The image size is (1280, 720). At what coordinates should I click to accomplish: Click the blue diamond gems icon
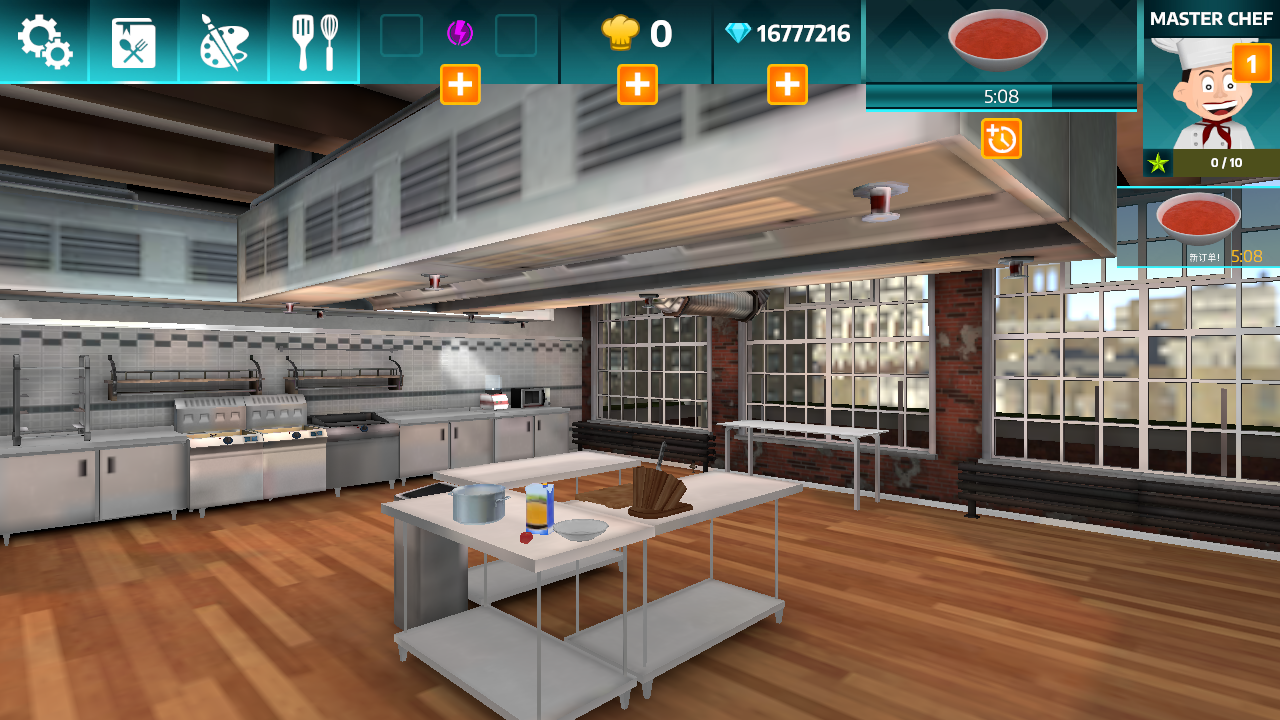tap(737, 34)
